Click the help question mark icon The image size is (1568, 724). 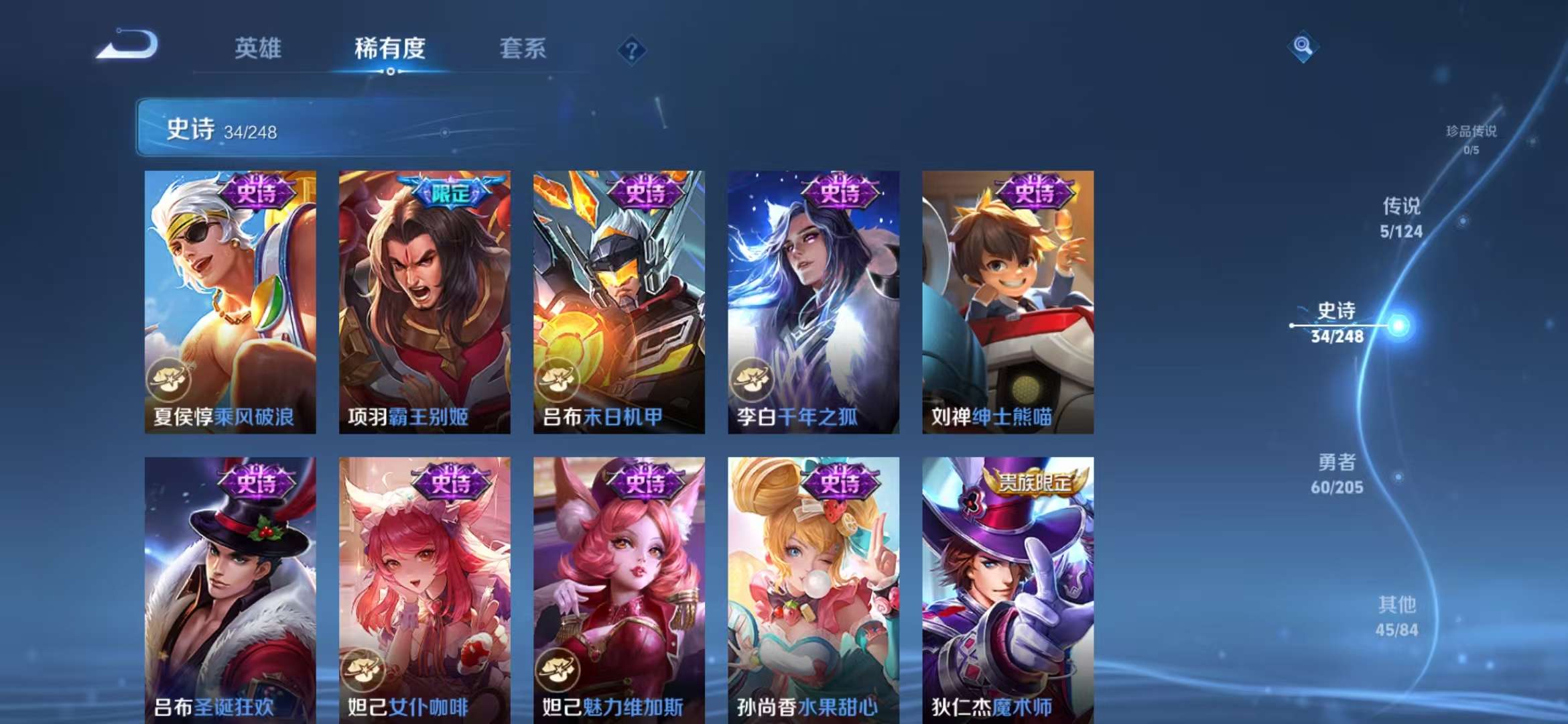coord(631,50)
